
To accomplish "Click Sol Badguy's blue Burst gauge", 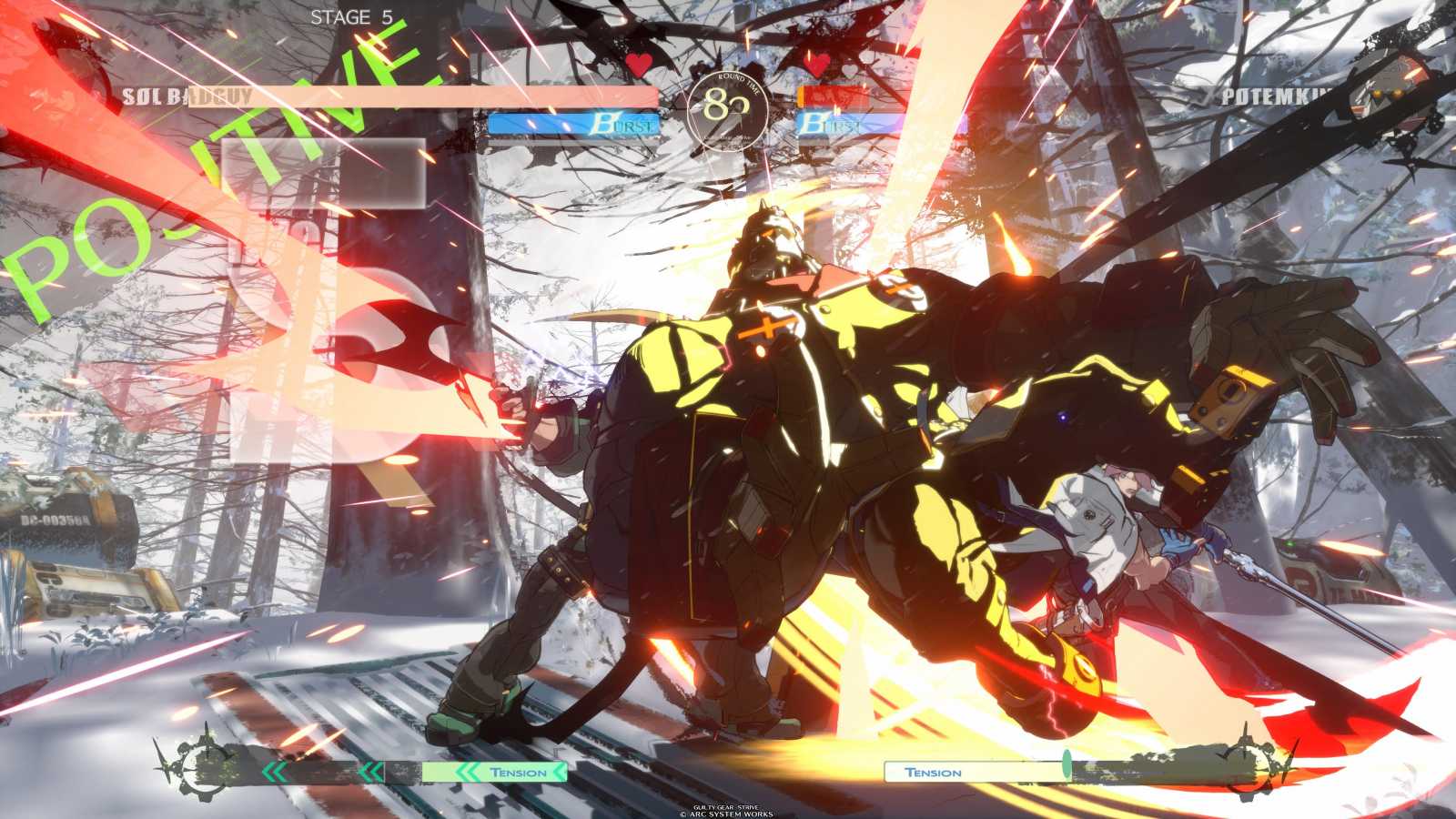I will pos(573,124).
